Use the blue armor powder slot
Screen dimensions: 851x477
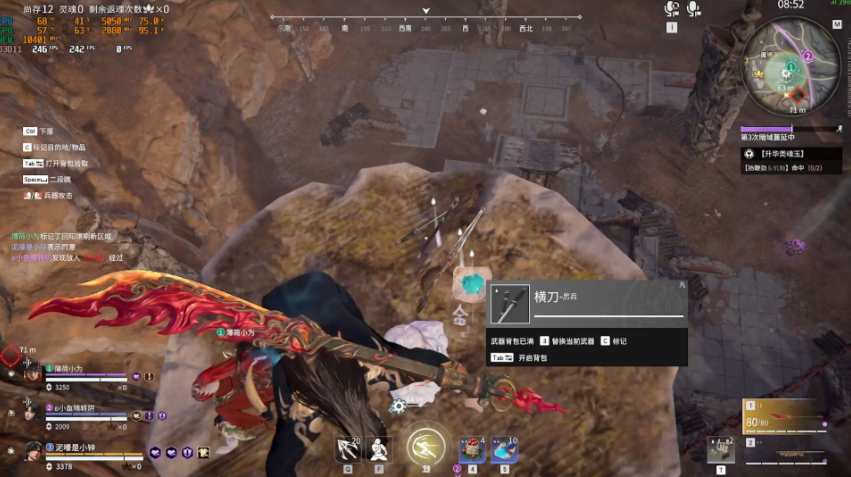(504, 451)
